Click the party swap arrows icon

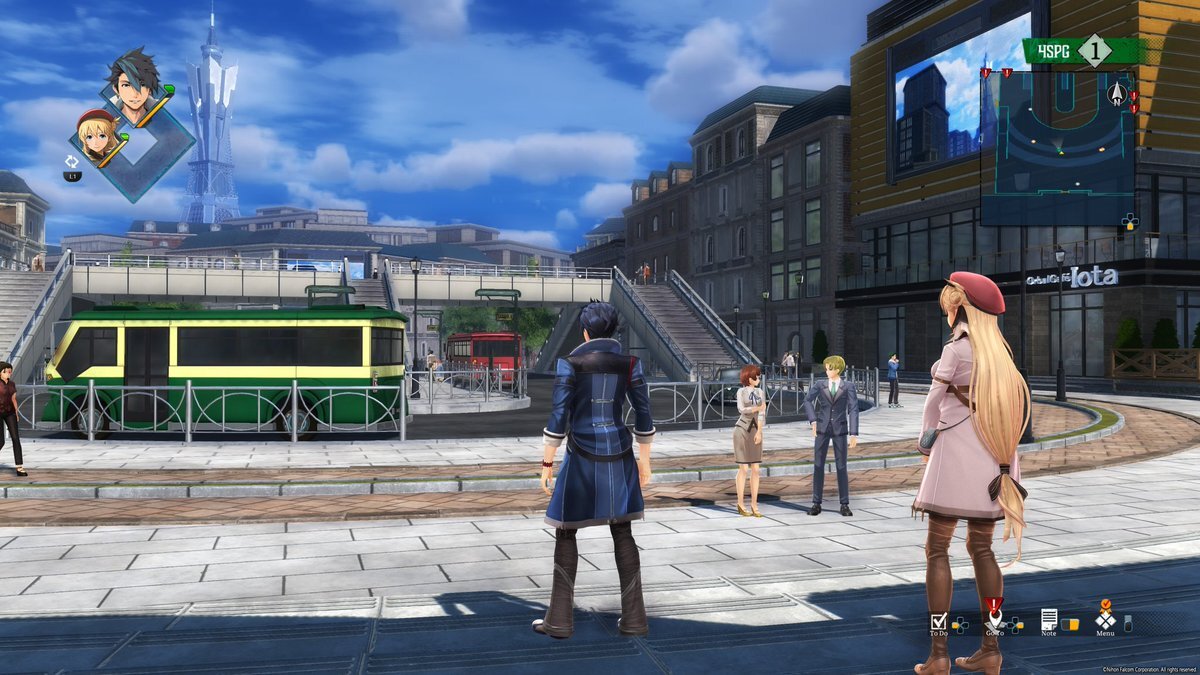72,161
